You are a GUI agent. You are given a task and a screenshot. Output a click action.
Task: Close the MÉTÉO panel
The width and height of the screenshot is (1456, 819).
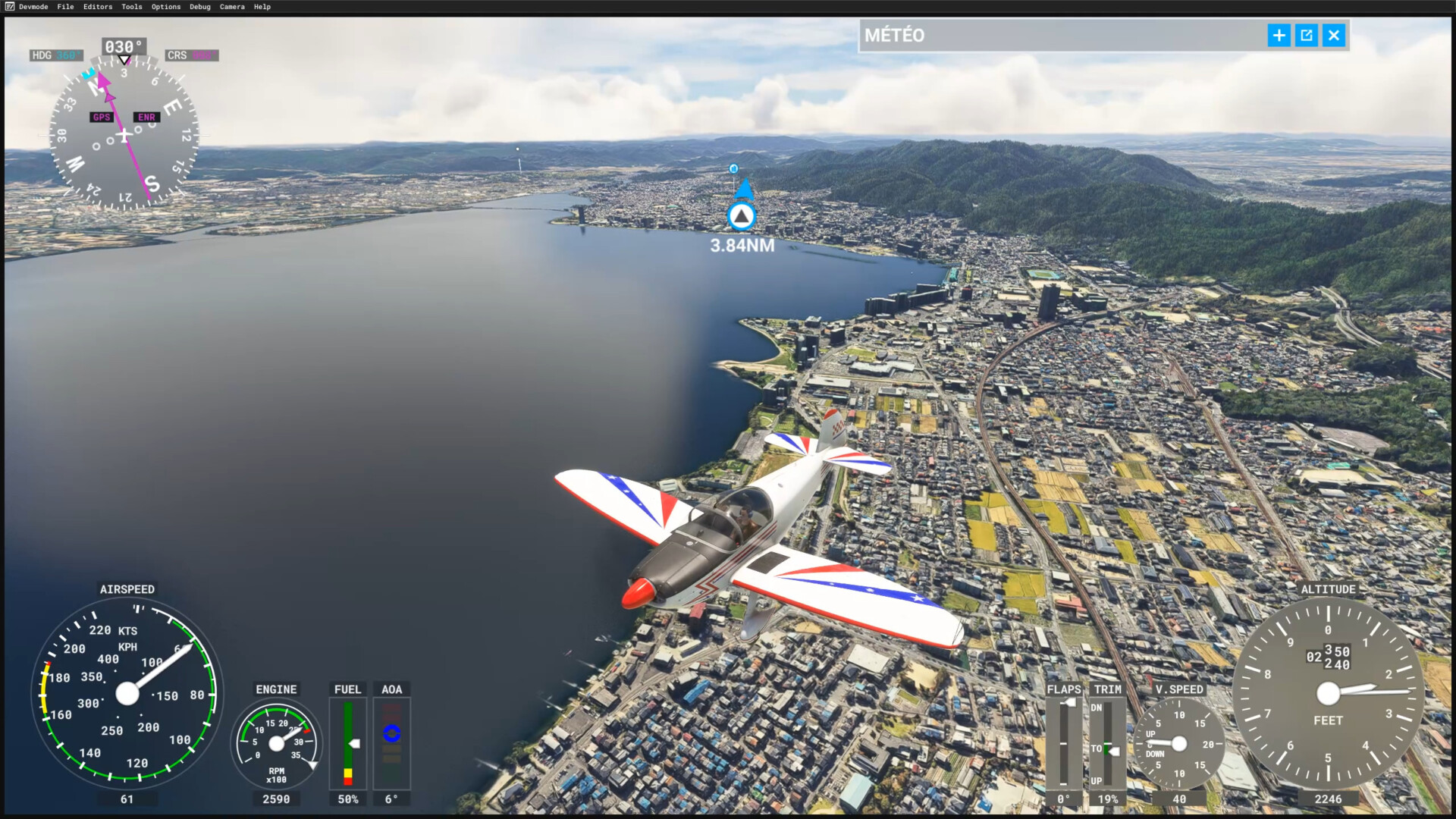pyautogui.click(x=1333, y=36)
